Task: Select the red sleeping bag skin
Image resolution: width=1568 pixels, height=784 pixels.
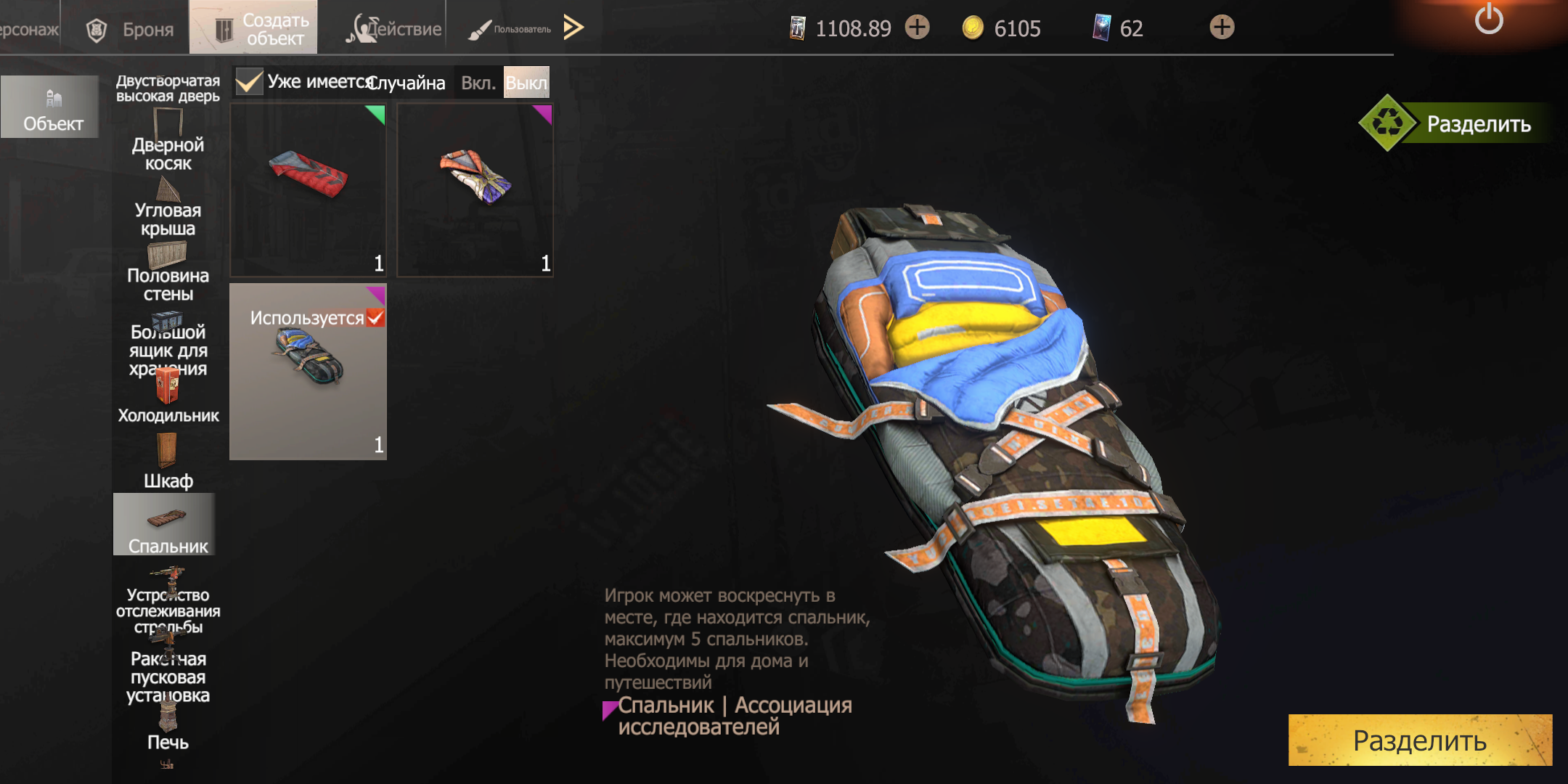Action: [x=309, y=189]
